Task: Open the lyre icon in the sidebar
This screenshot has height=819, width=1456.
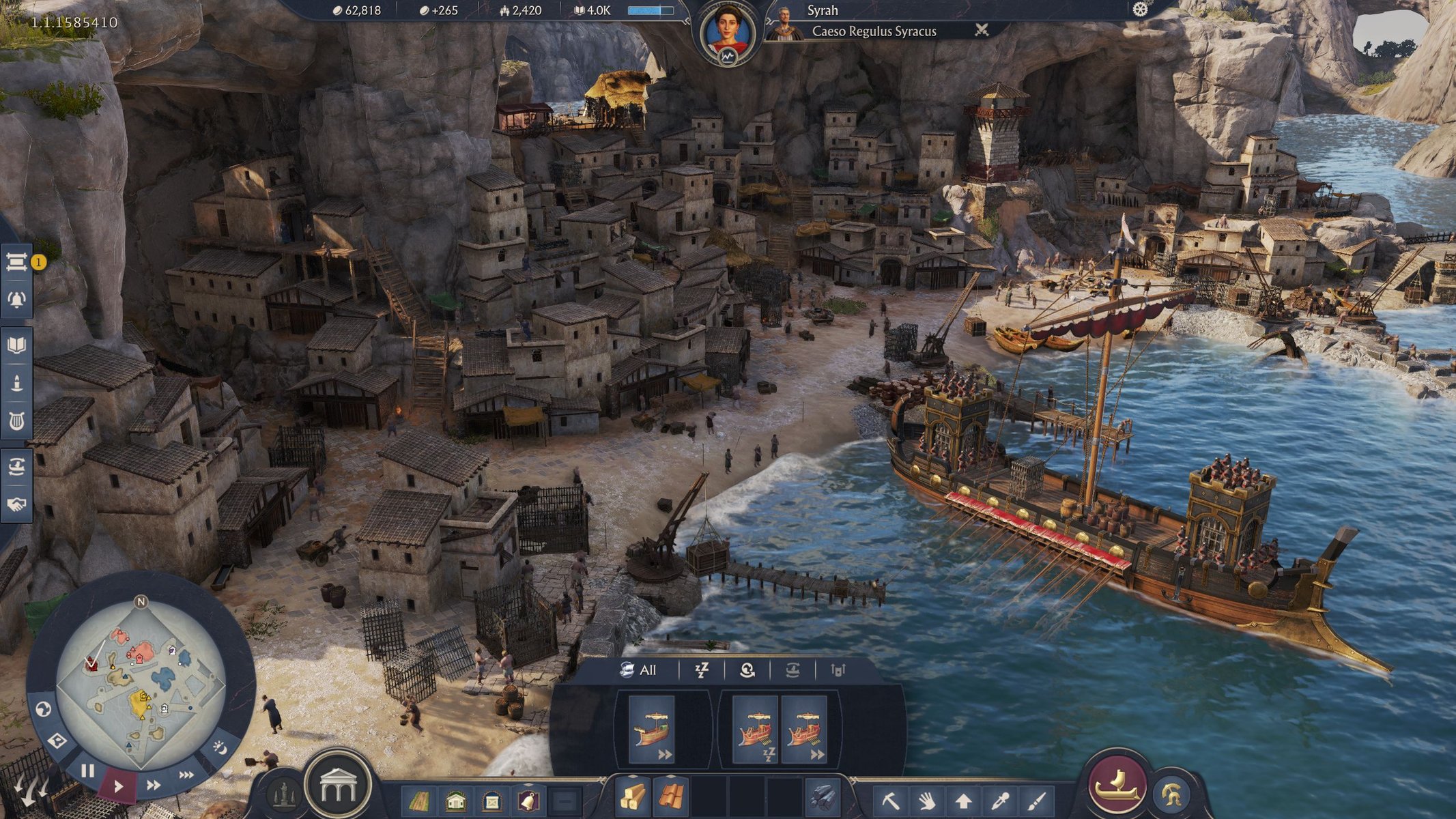Action: [16, 421]
